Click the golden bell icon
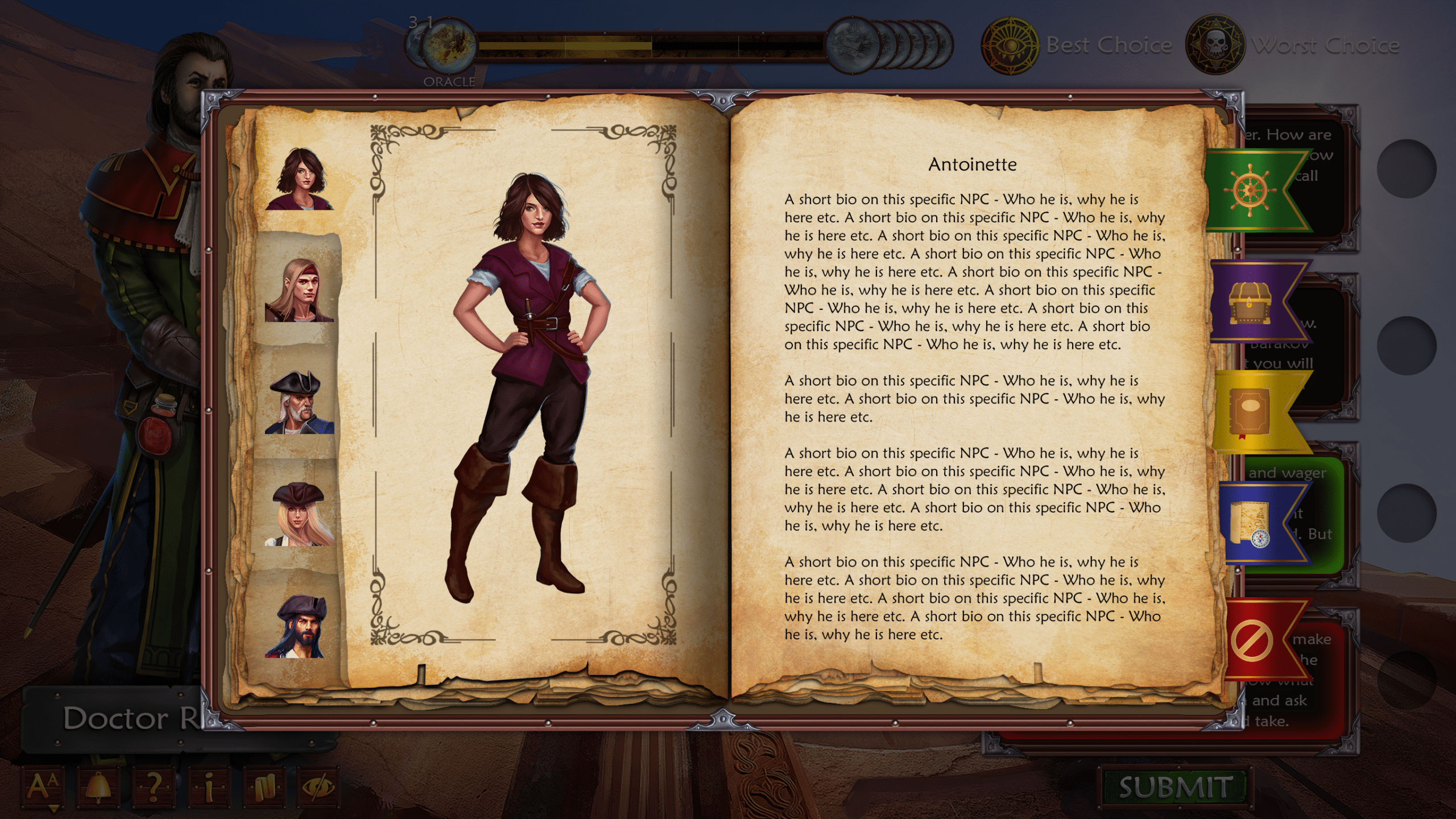The height and width of the screenshot is (819, 1456). 98,787
